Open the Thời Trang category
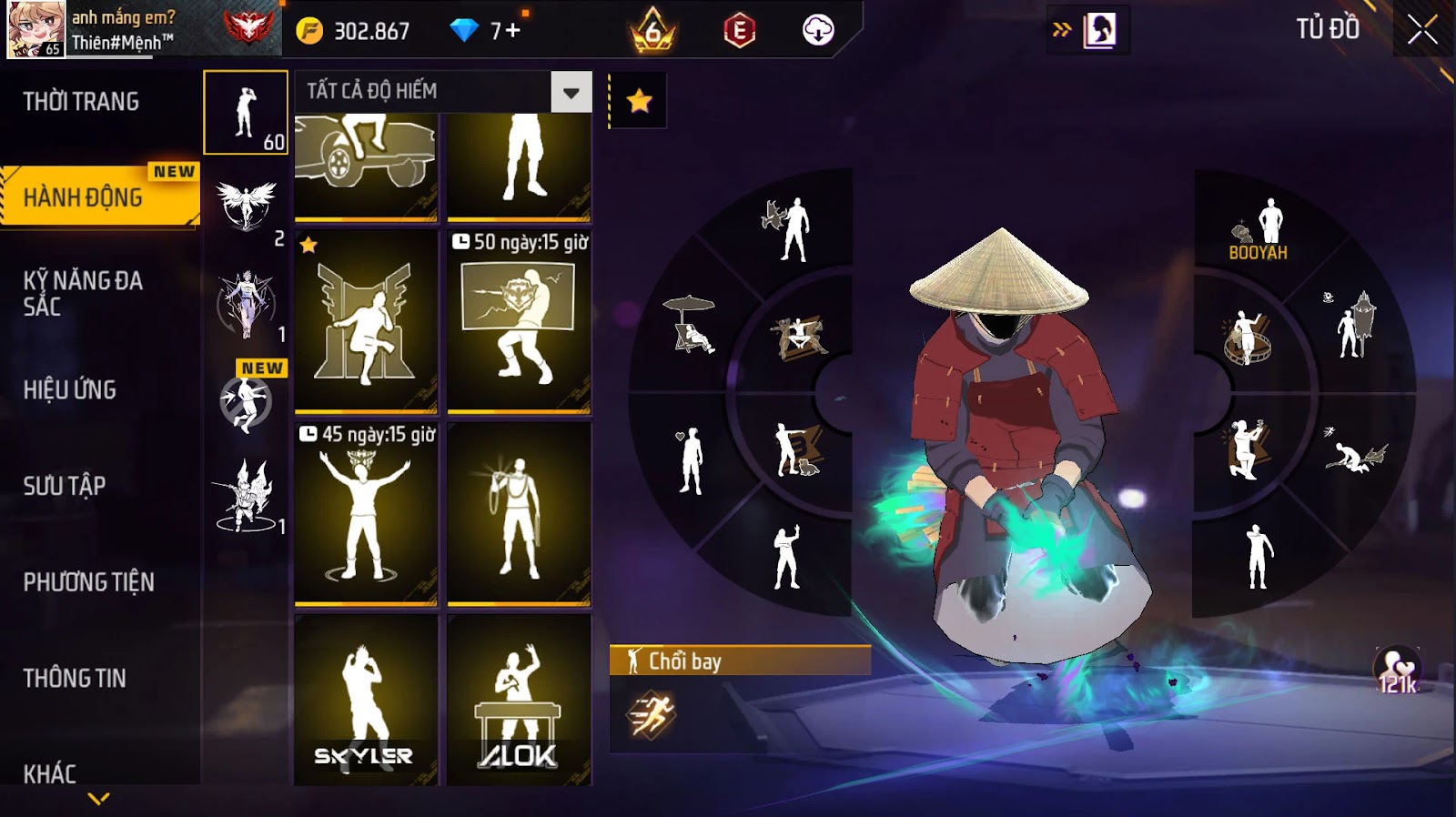This screenshot has height=817, width=1456. pos(81,101)
